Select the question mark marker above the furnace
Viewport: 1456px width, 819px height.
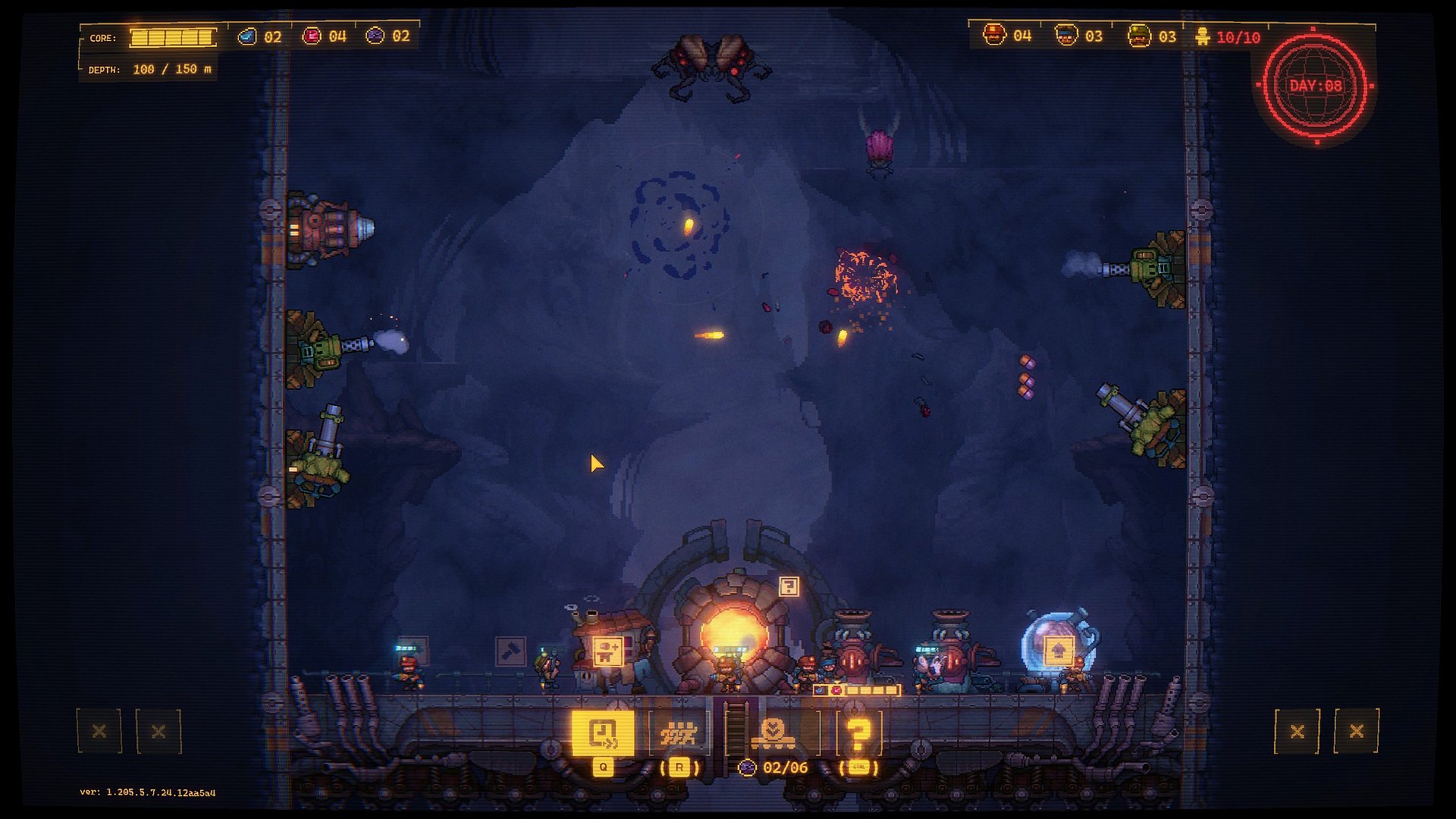point(789,586)
